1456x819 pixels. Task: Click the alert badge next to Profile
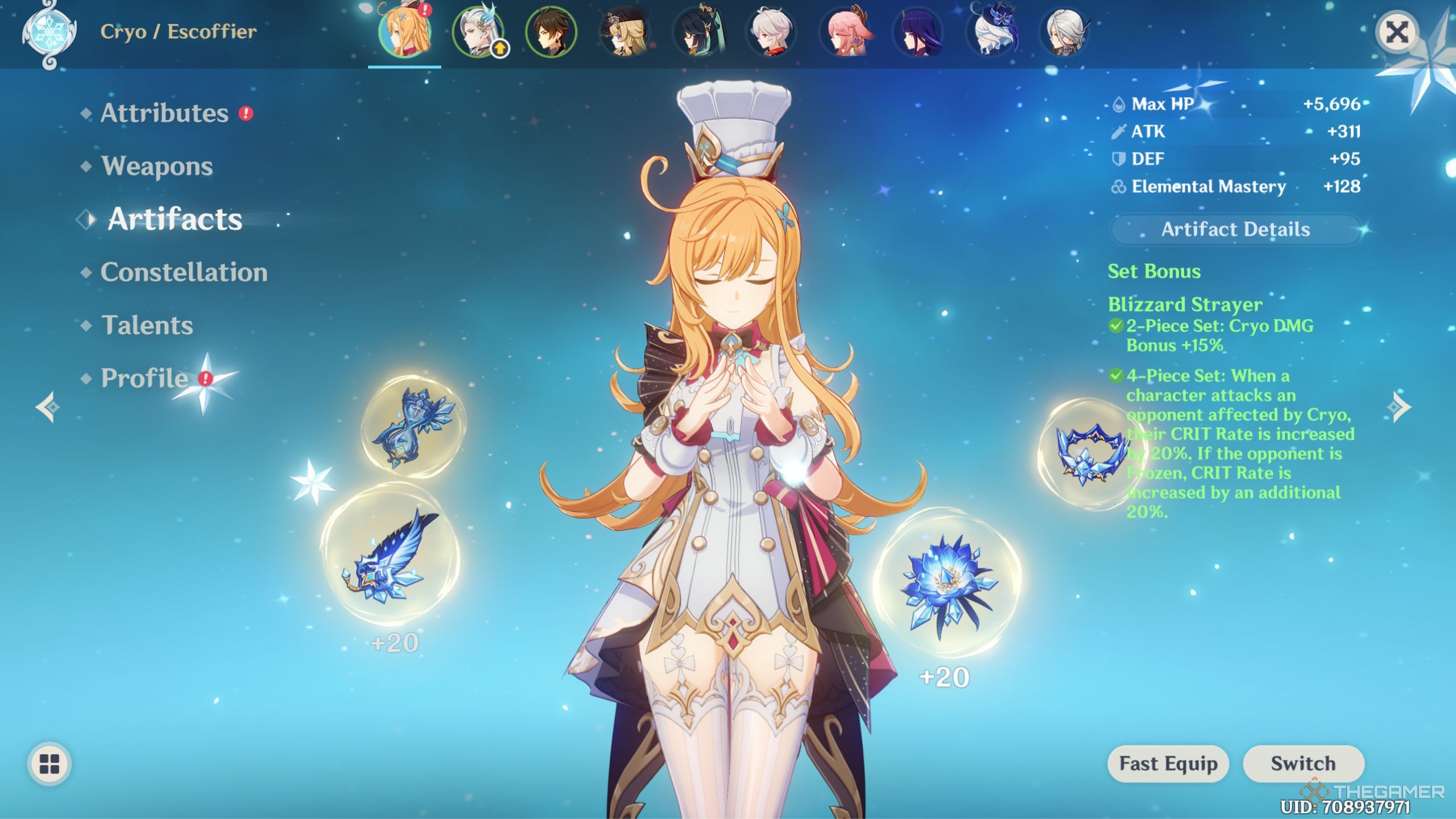(206, 380)
